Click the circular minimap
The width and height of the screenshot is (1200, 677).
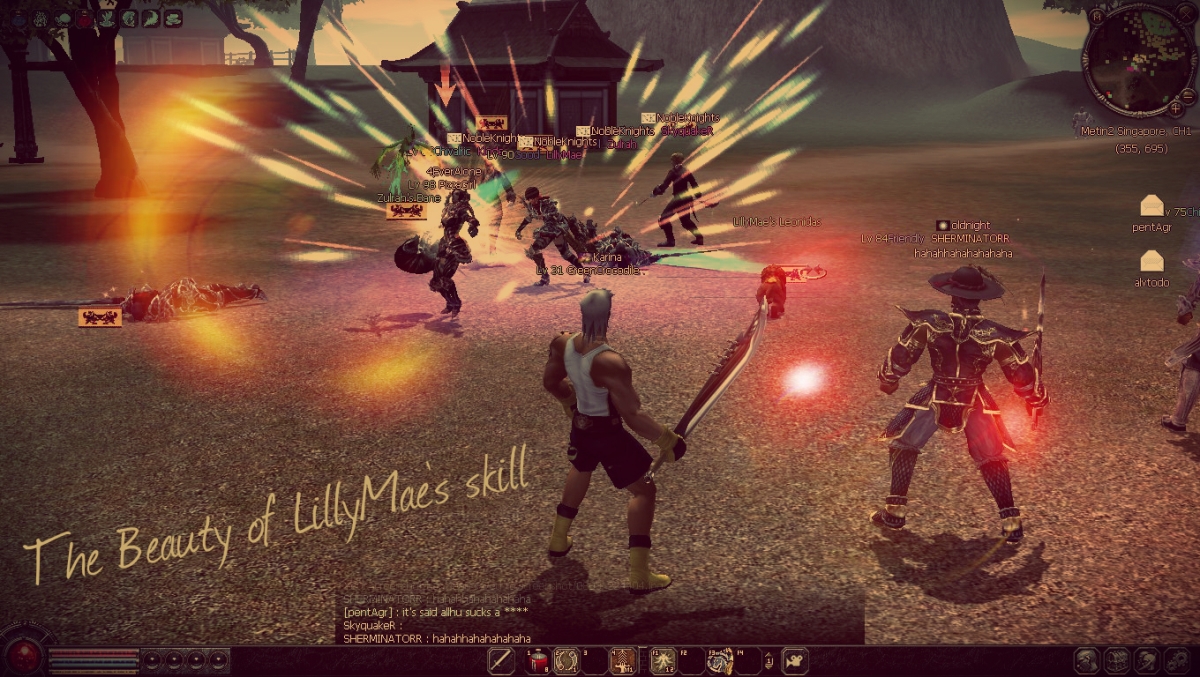coord(1138,58)
